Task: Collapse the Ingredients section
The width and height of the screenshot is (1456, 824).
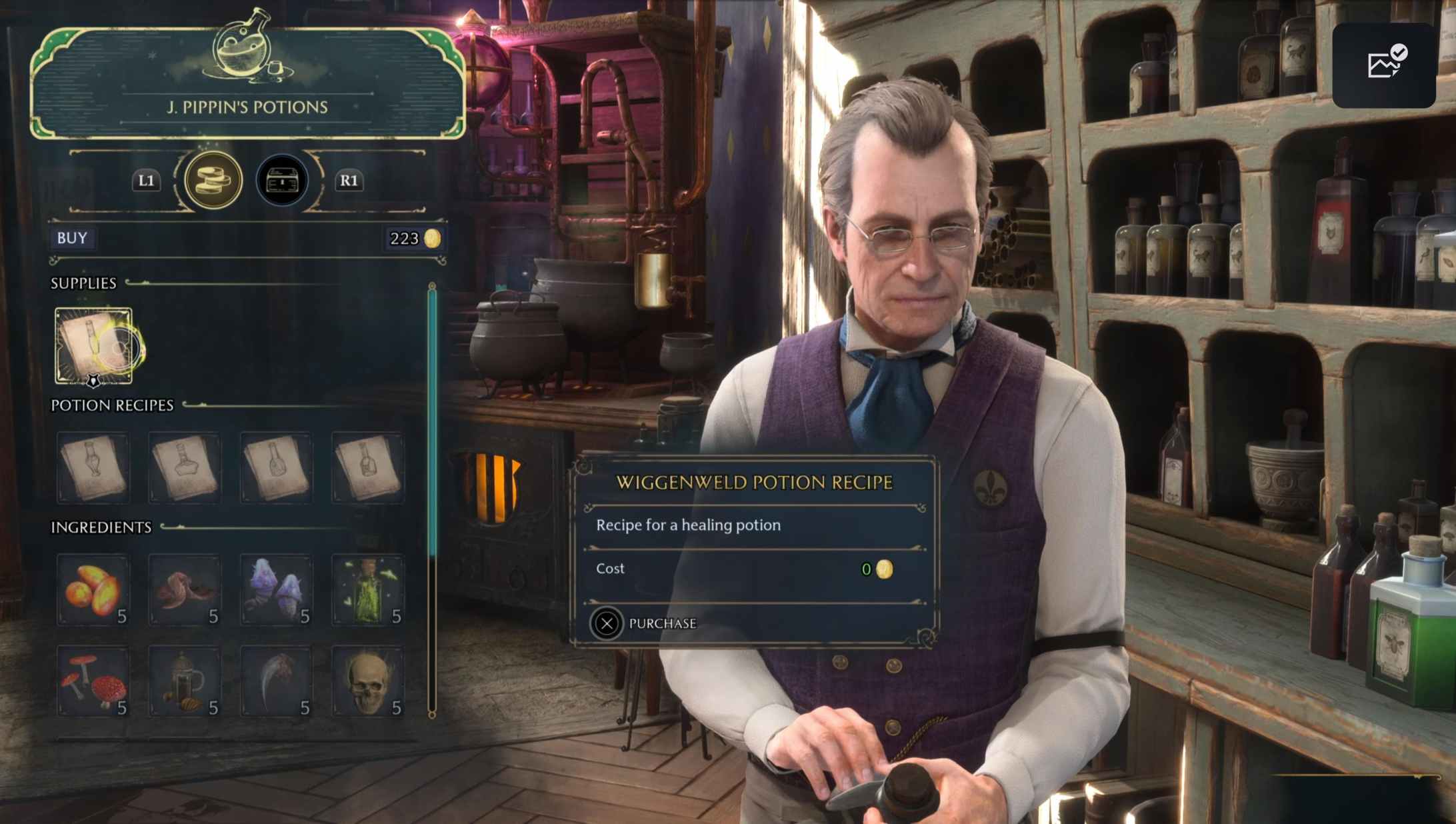Action: tap(101, 527)
